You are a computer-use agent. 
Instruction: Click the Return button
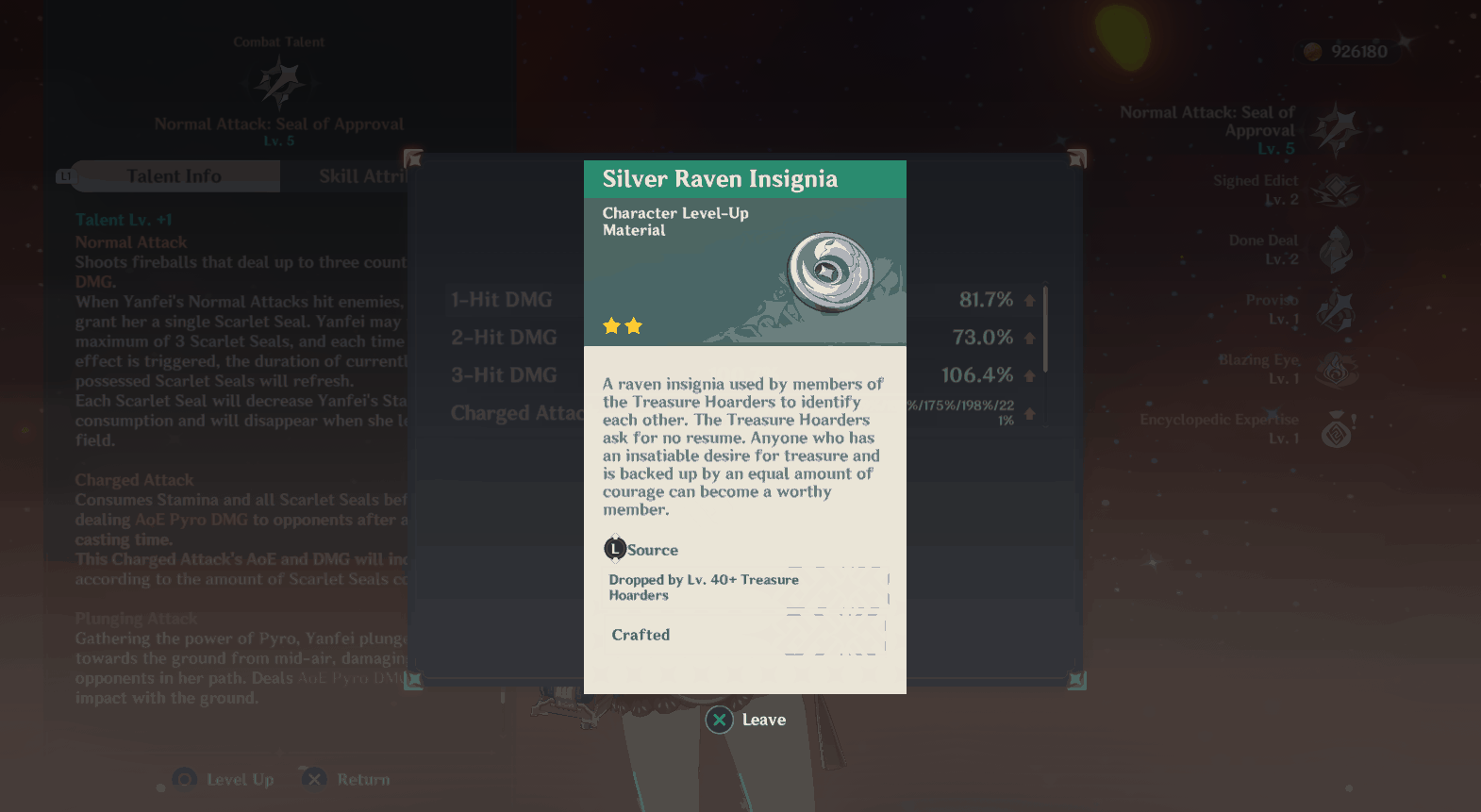click(x=347, y=780)
